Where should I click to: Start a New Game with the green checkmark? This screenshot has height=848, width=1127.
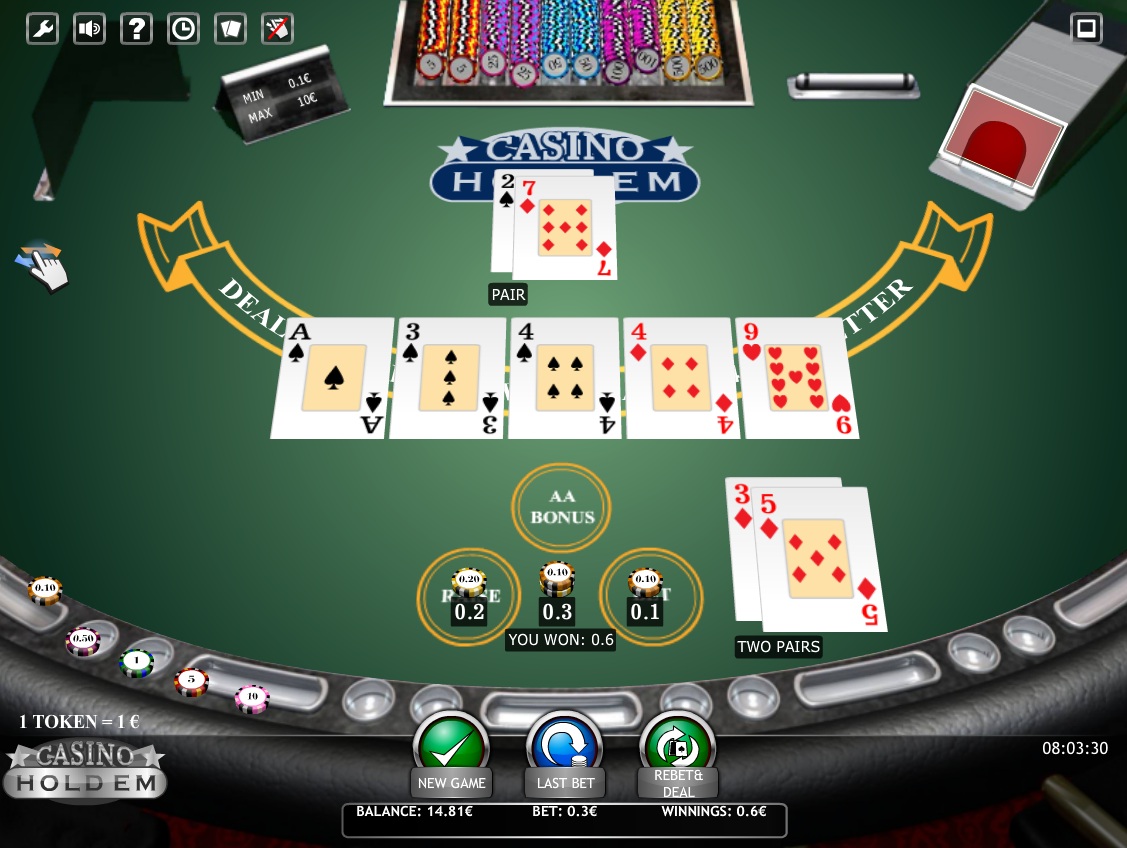(x=451, y=748)
